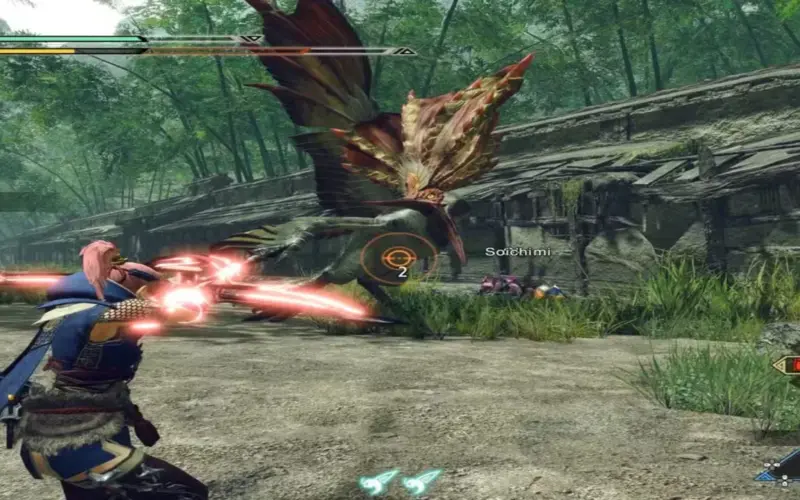
Task: Click the red arrow panel at screen edge
Action: click(786, 365)
